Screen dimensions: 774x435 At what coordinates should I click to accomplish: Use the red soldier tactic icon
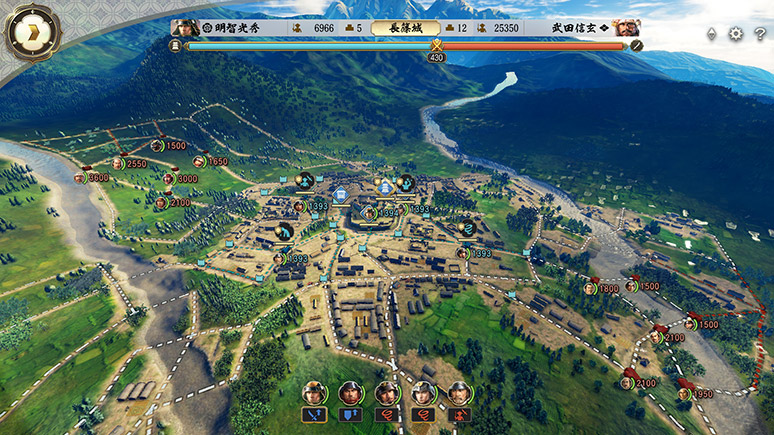[x=460, y=415]
